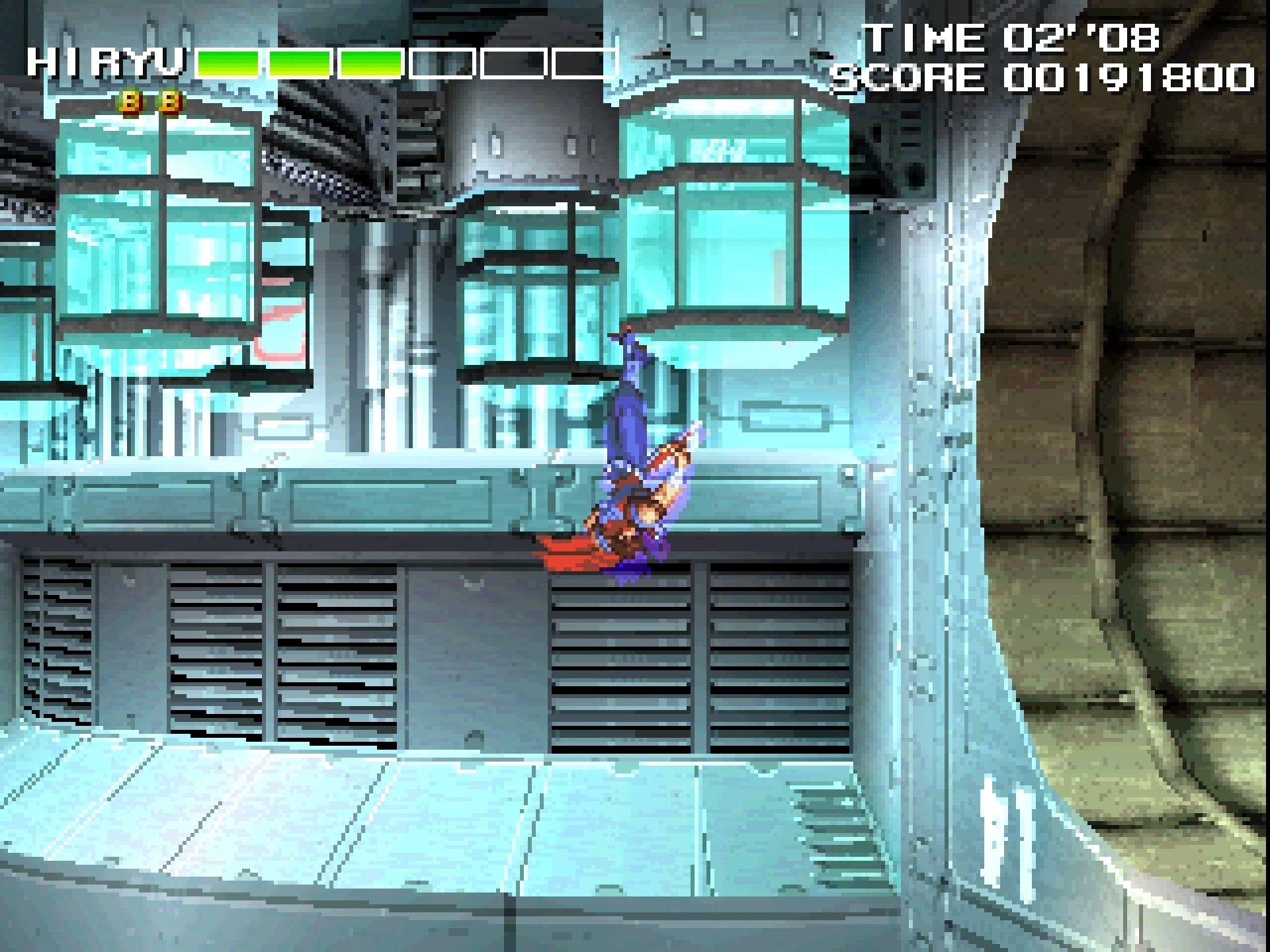The image size is (1270, 952).
Task: Click the first gold B power-up icon
Action: [129, 102]
